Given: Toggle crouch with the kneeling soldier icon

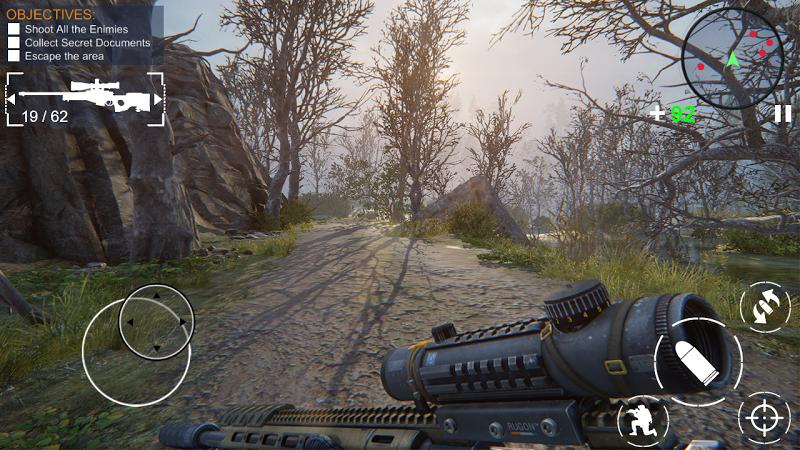Looking at the screenshot, I should [x=642, y=421].
